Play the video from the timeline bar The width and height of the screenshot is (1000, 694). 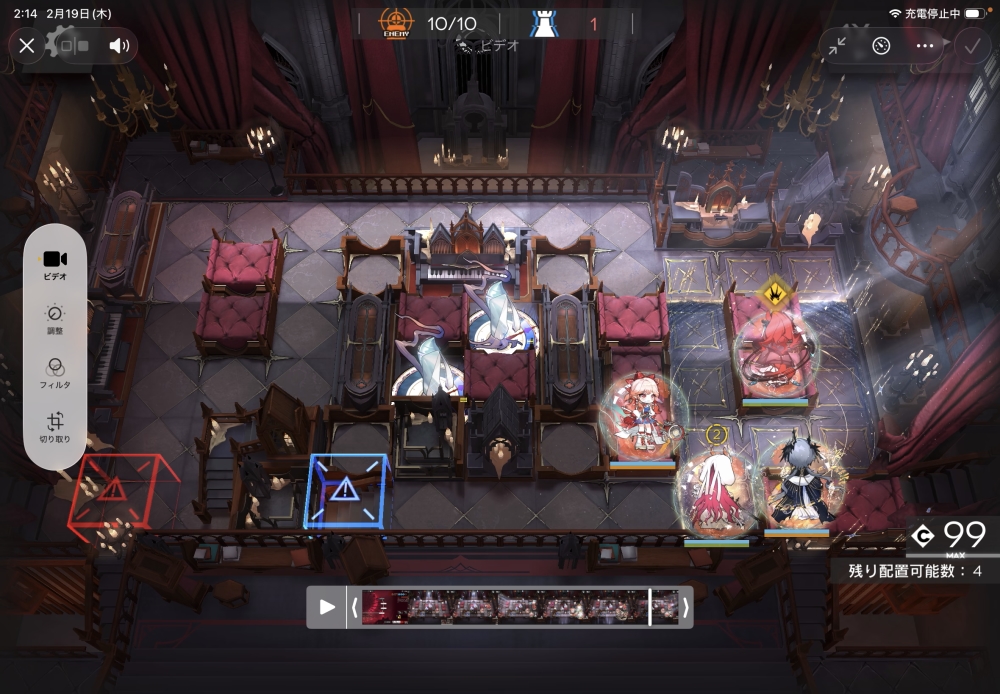pyautogui.click(x=327, y=606)
